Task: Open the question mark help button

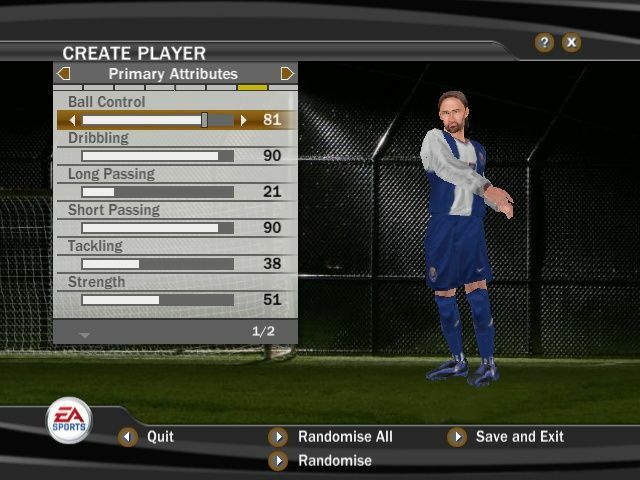Action: [x=544, y=42]
